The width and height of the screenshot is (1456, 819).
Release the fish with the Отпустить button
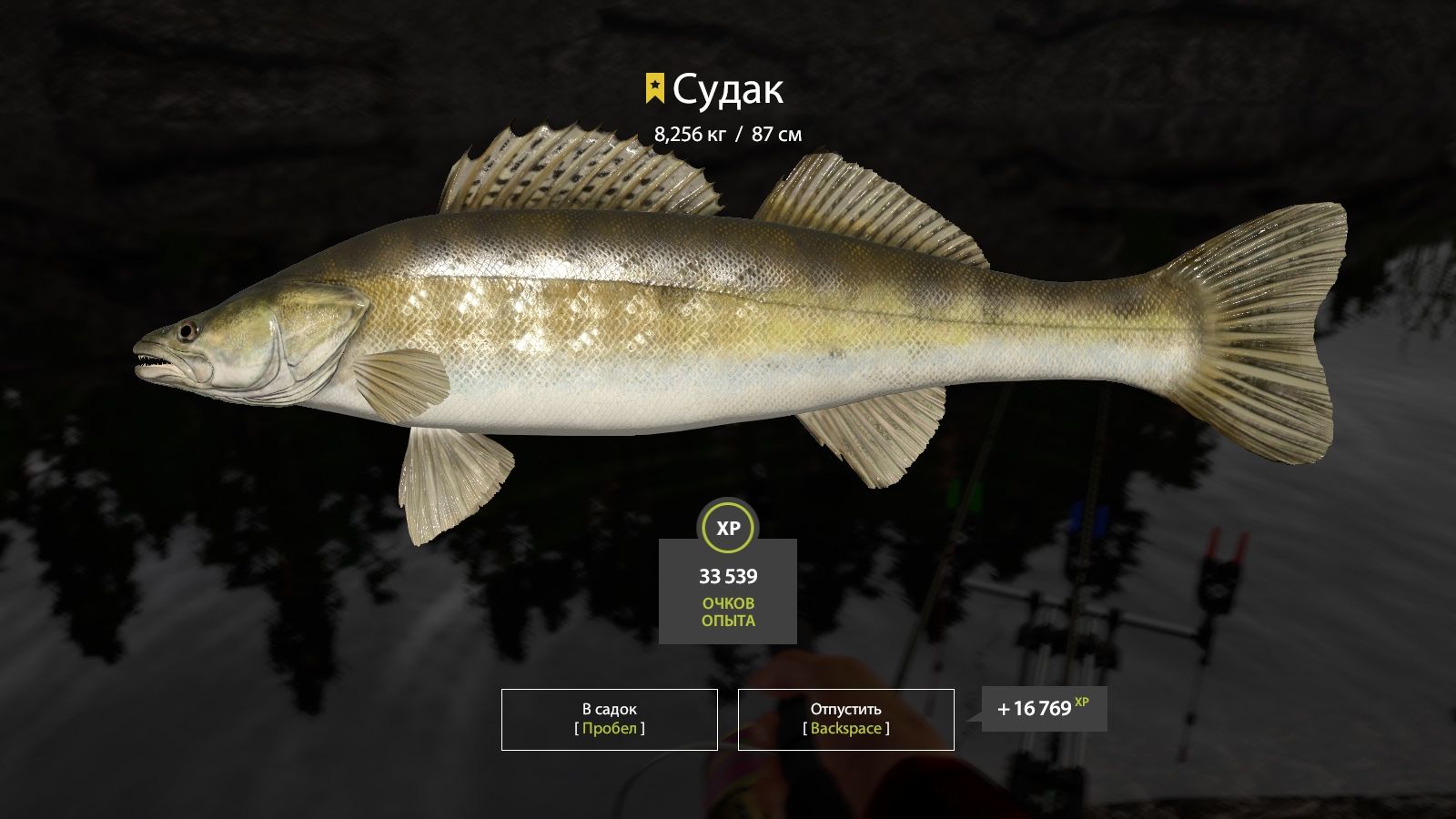(845, 719)
